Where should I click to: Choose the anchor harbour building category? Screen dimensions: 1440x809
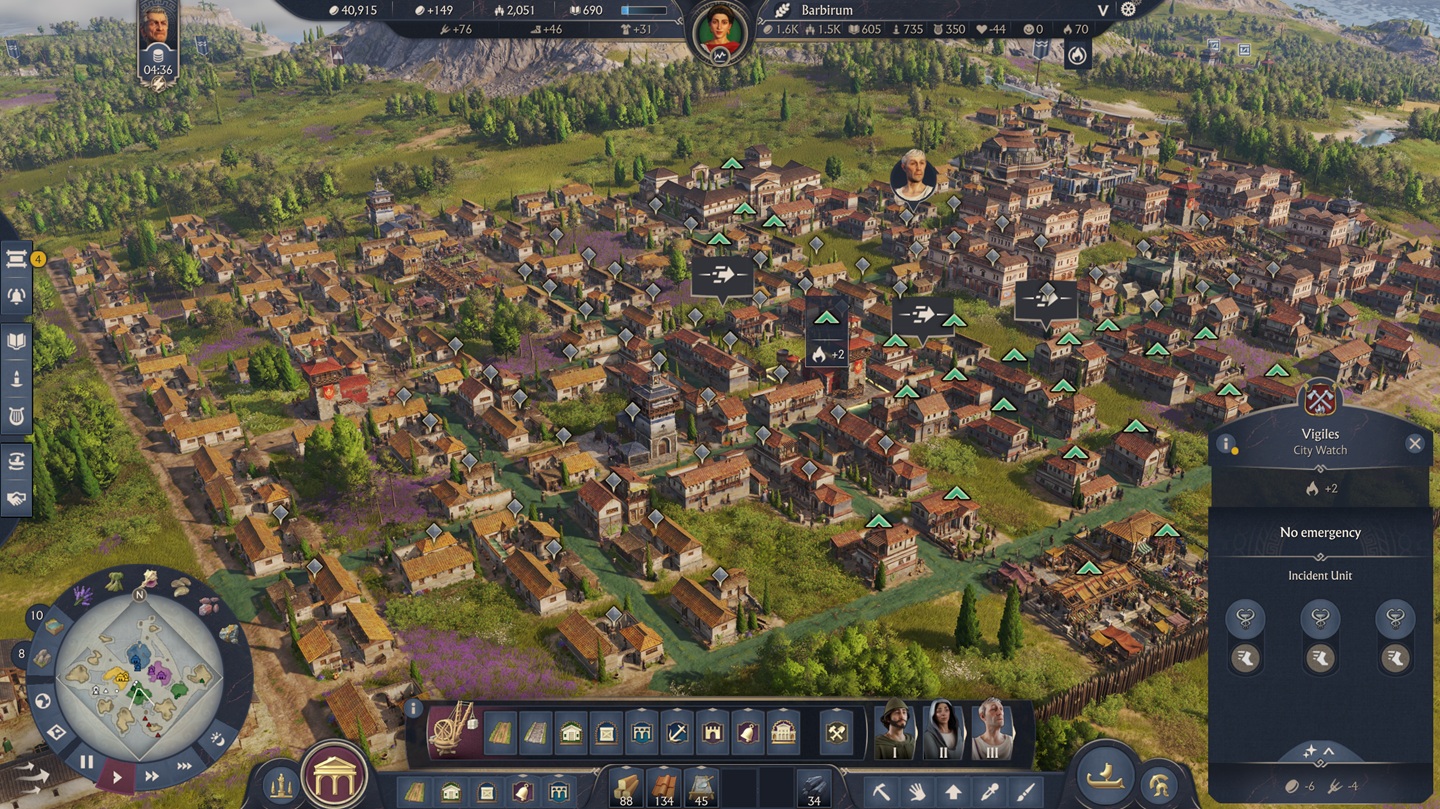(x=677, y=734)
